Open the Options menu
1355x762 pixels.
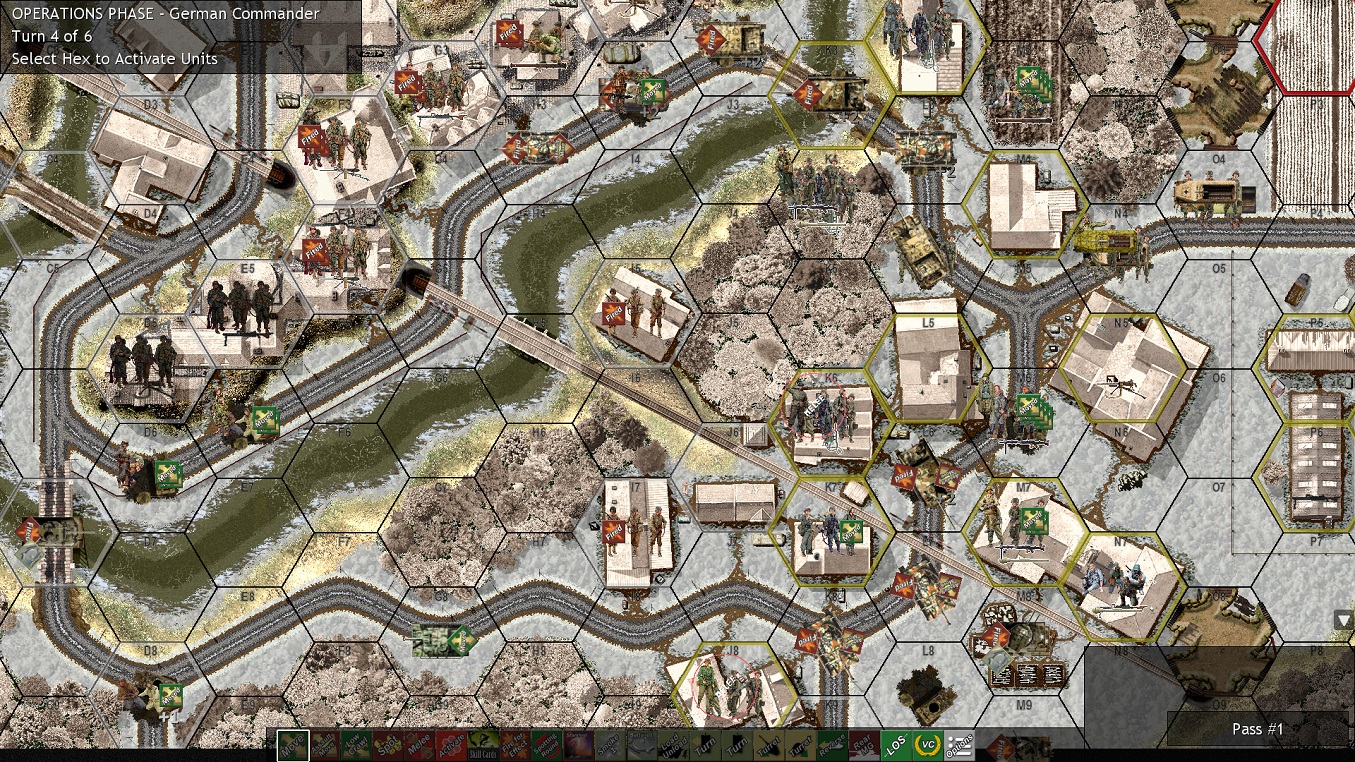(x=960, y=745)
